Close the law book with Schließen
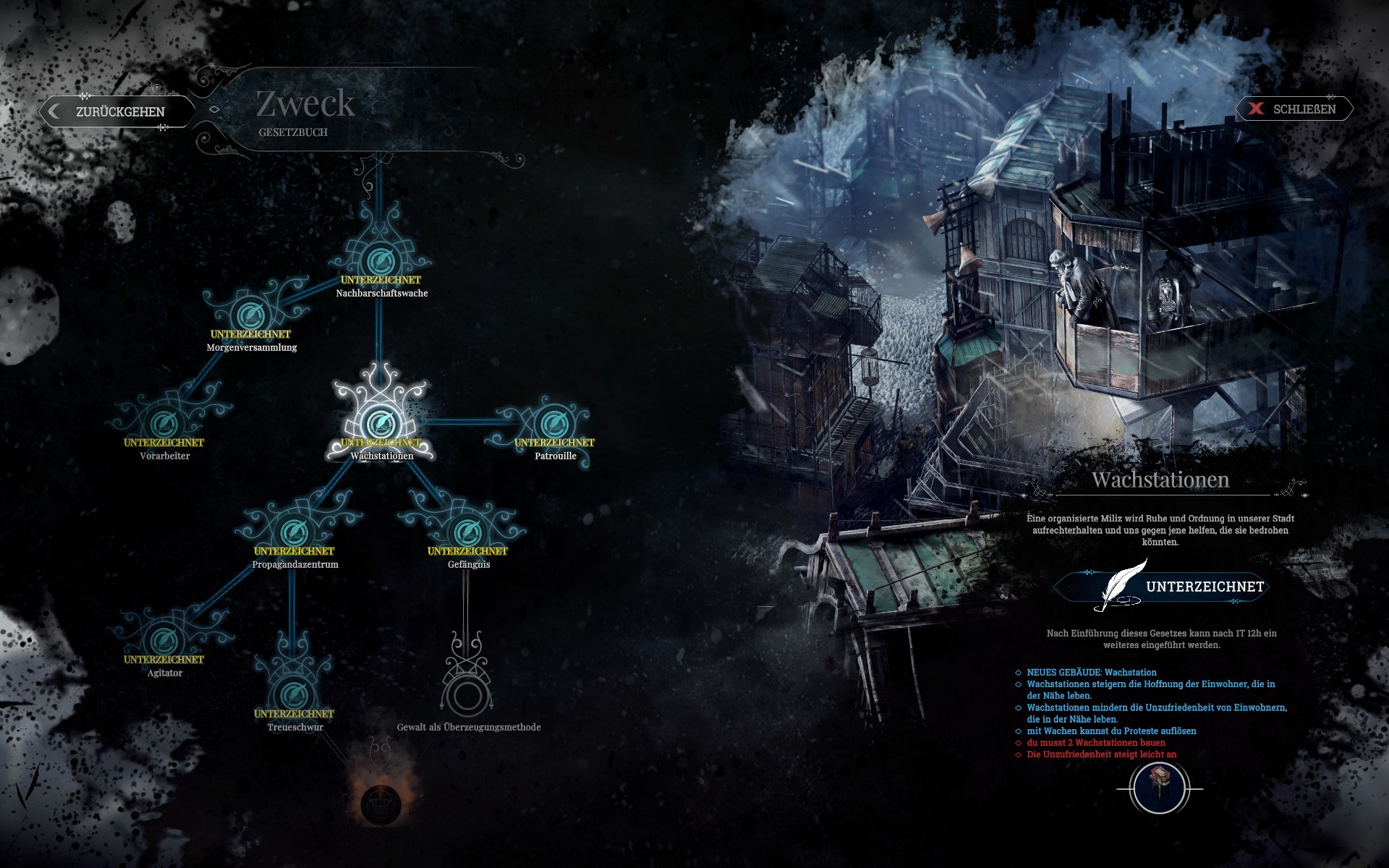This screenshot has width=1389, height=868. coord(1294,109)
